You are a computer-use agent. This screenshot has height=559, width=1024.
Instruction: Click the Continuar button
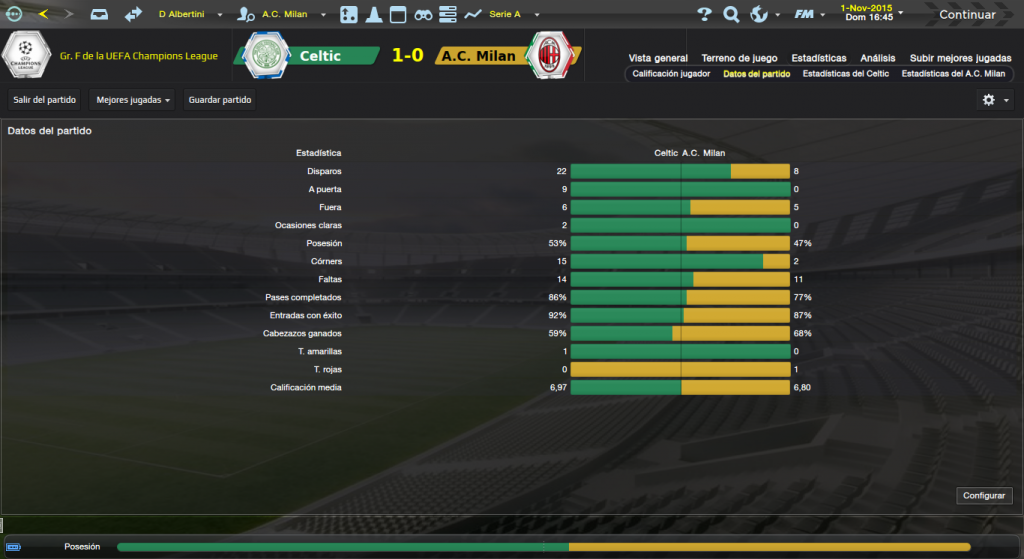[966, 15]
